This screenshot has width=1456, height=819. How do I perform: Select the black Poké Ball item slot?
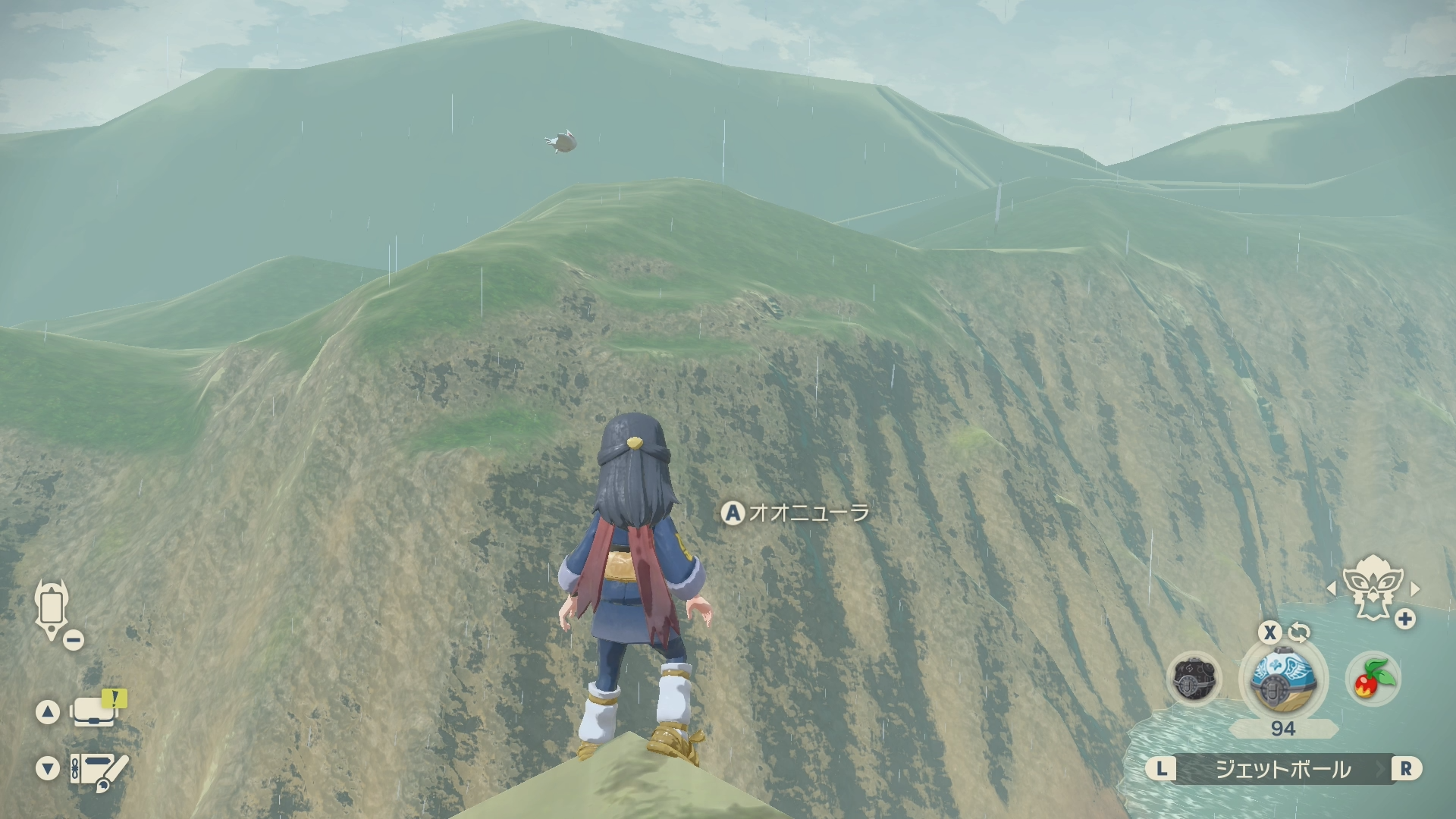point(1194,679)
